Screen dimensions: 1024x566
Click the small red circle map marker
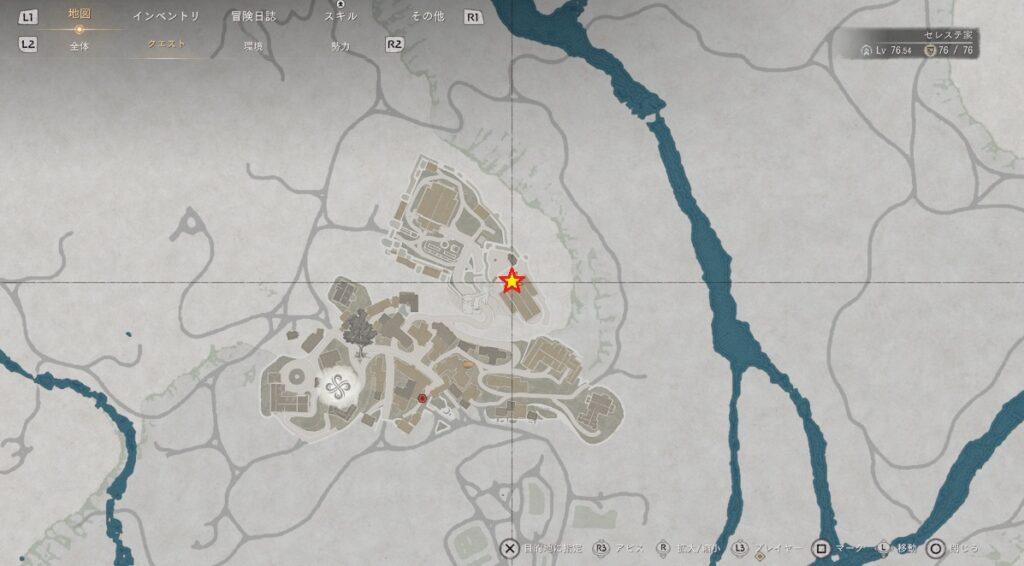[x=422, y=399]
